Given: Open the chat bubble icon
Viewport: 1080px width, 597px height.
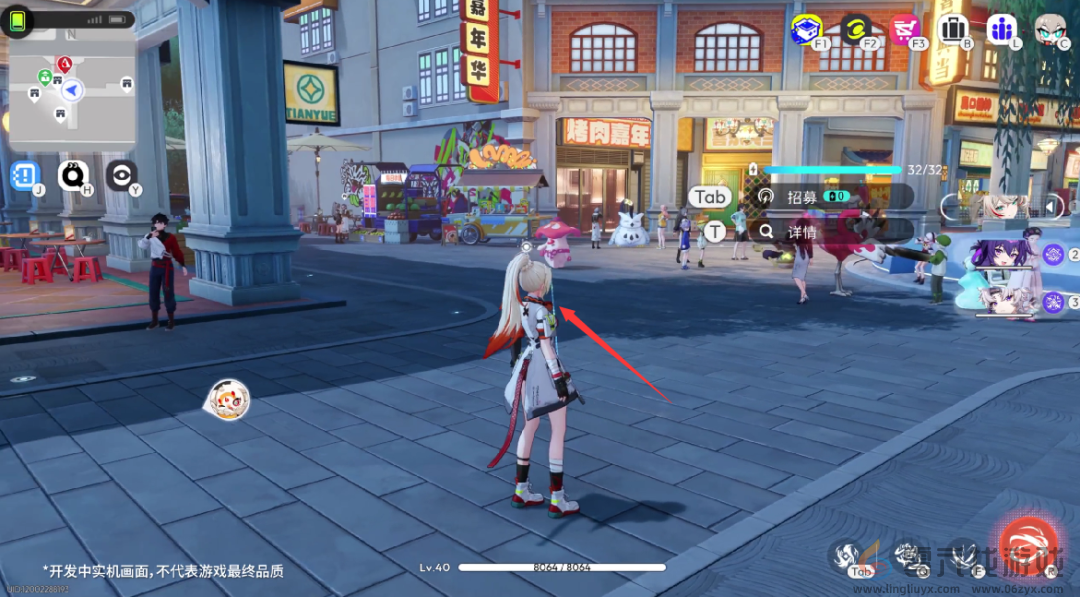Looking at the screenshot, I should coord(73,176).
